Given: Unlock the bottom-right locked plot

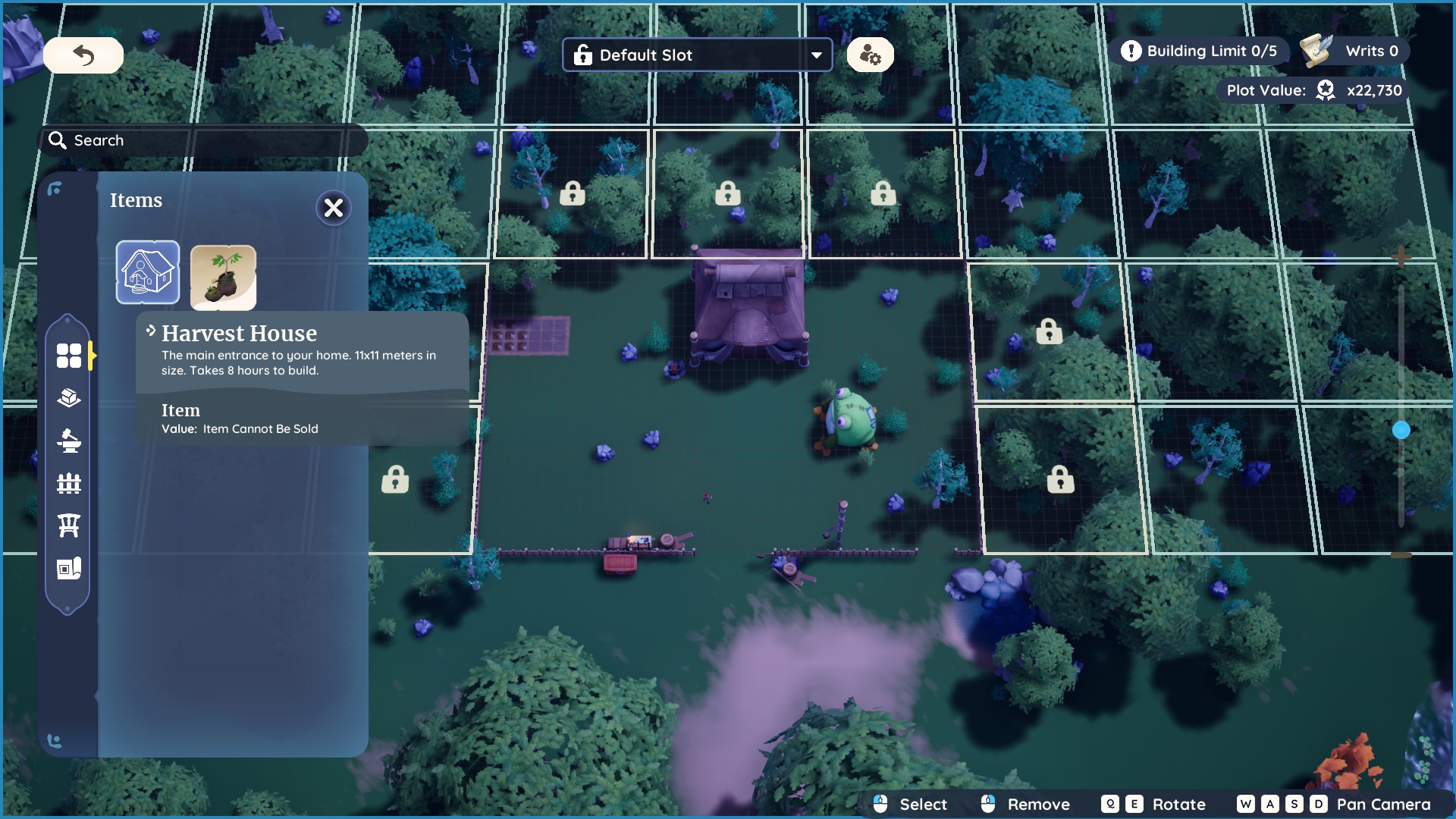Looking at the screenshot, I should click(x=1059, y=479).
